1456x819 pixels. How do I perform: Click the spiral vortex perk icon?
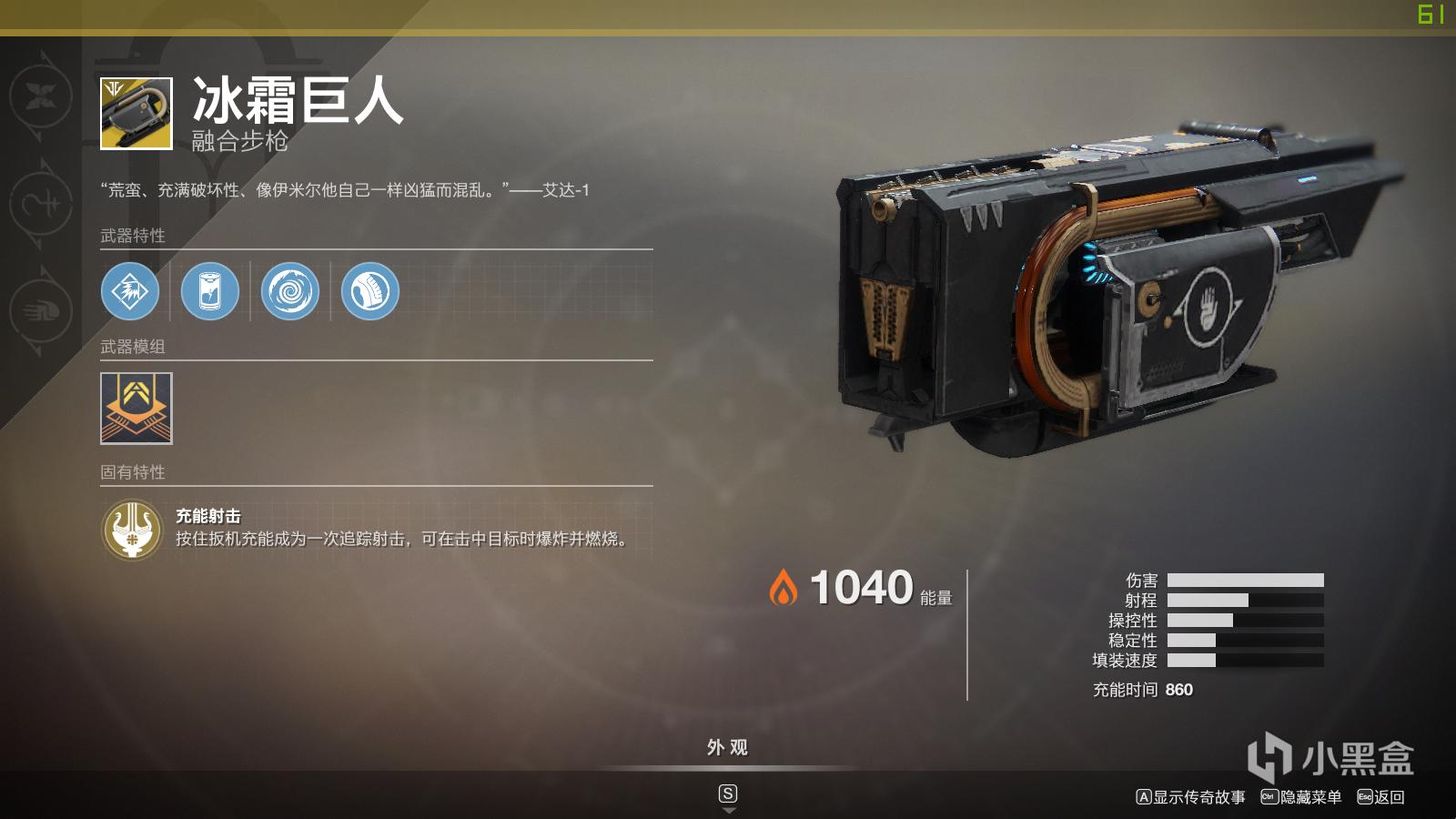click(288, 292)
